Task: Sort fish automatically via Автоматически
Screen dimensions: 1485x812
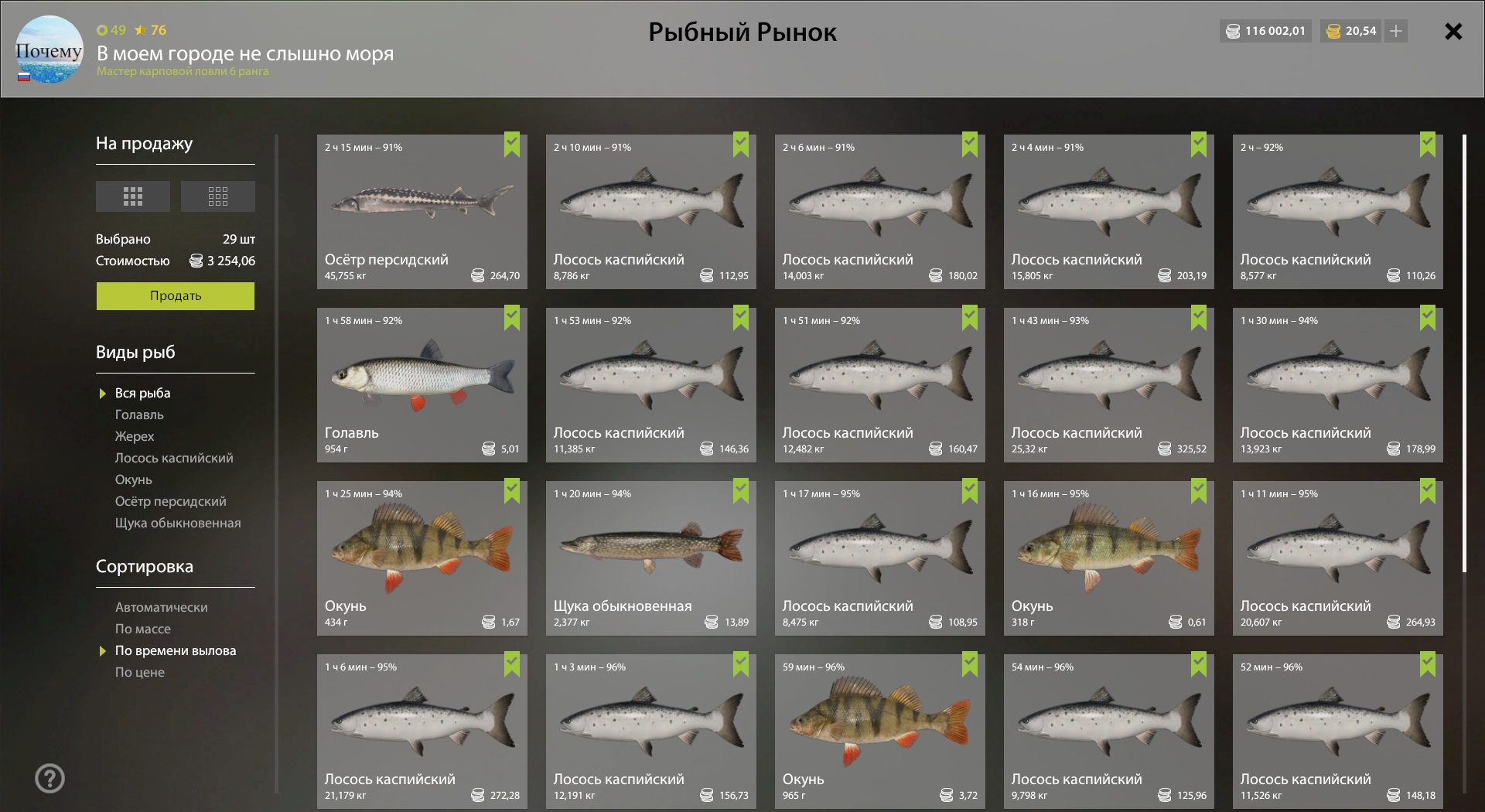Action: (x=161, y=608)
